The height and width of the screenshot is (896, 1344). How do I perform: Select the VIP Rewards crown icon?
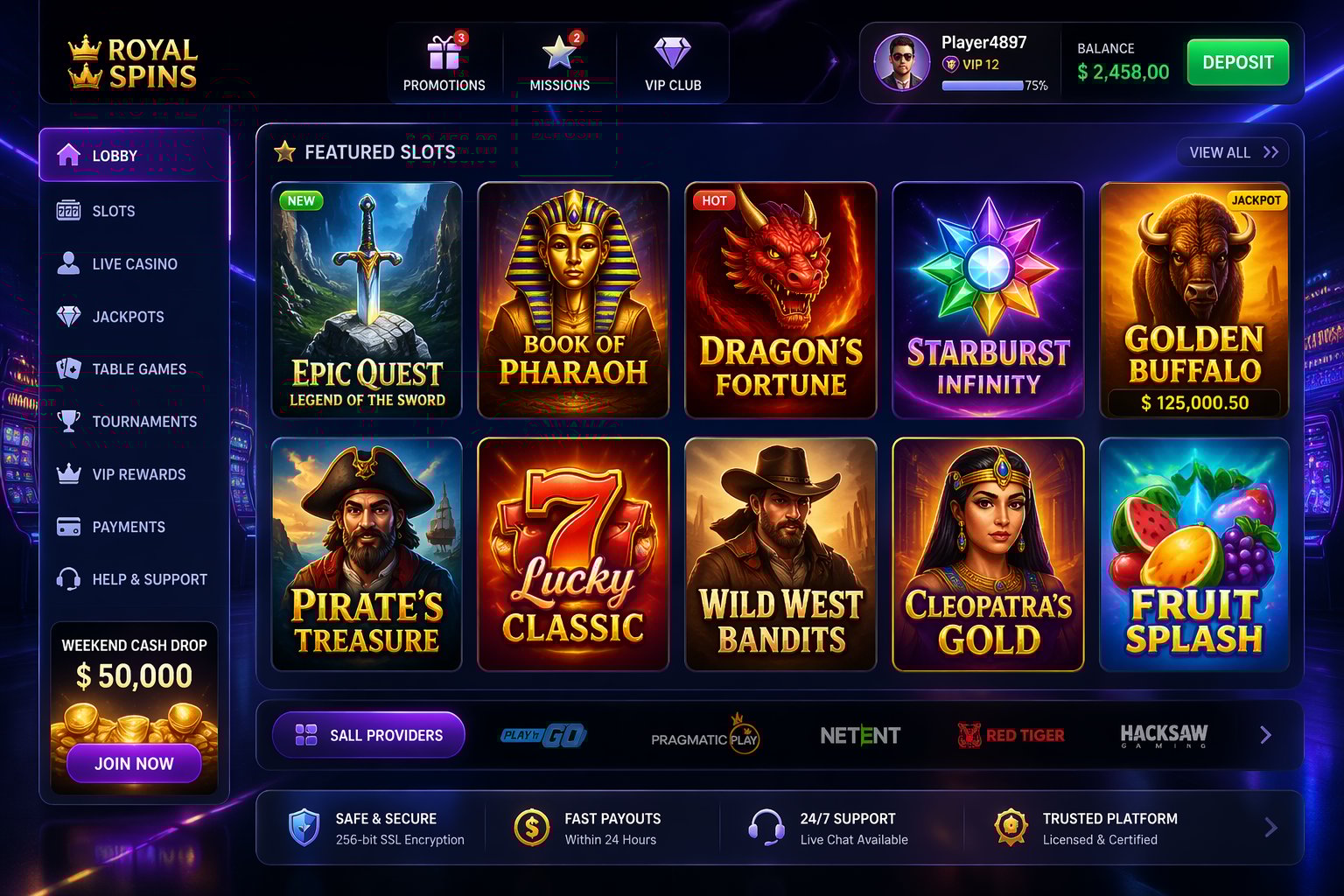coord(68,473)
